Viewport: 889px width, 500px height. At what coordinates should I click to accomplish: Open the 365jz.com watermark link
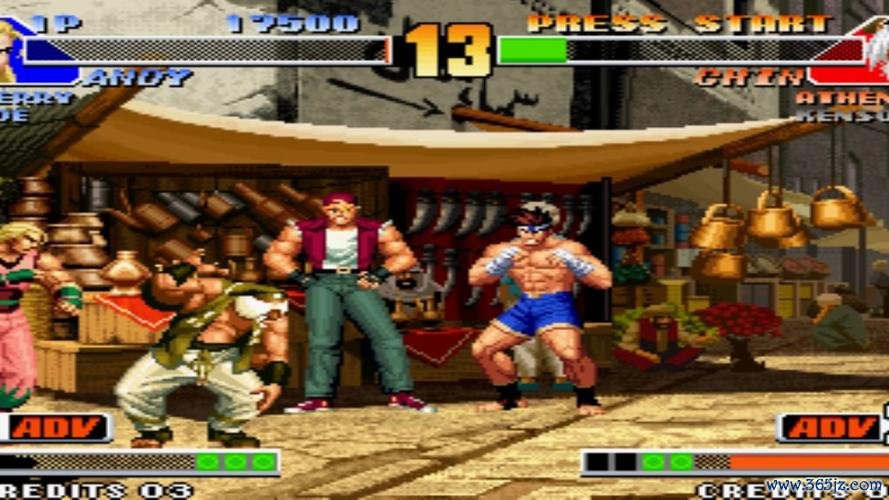point(825,484)
